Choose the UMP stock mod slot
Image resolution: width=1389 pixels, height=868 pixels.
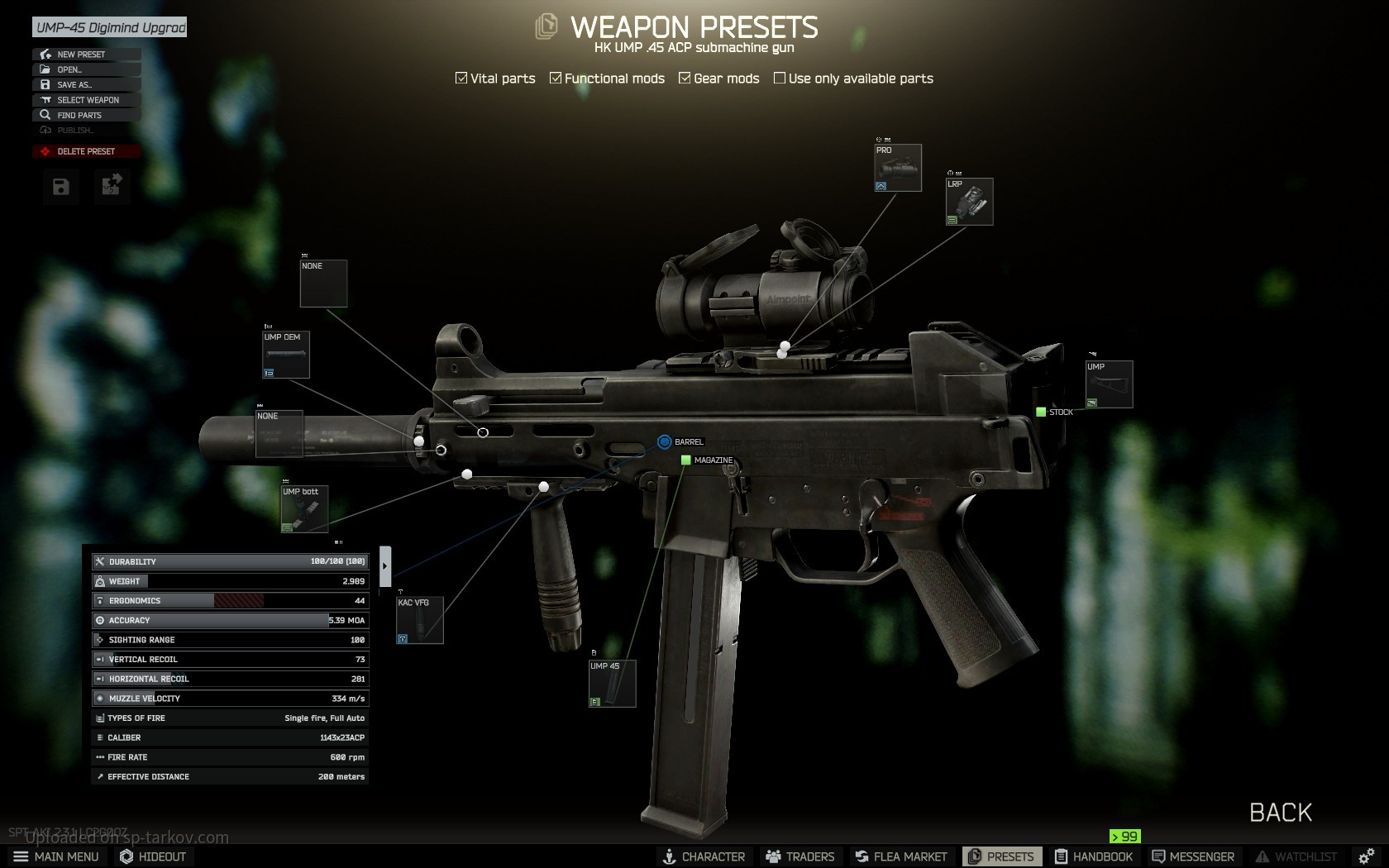[x=1109, y=384]
